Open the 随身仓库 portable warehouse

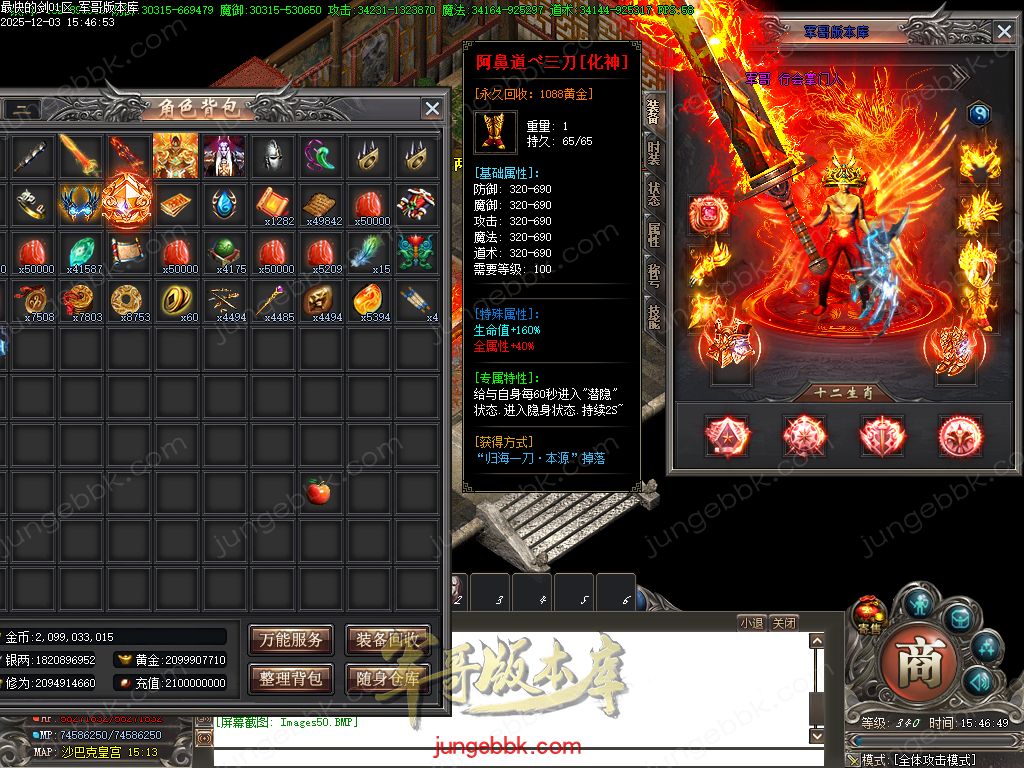(388, 679)
